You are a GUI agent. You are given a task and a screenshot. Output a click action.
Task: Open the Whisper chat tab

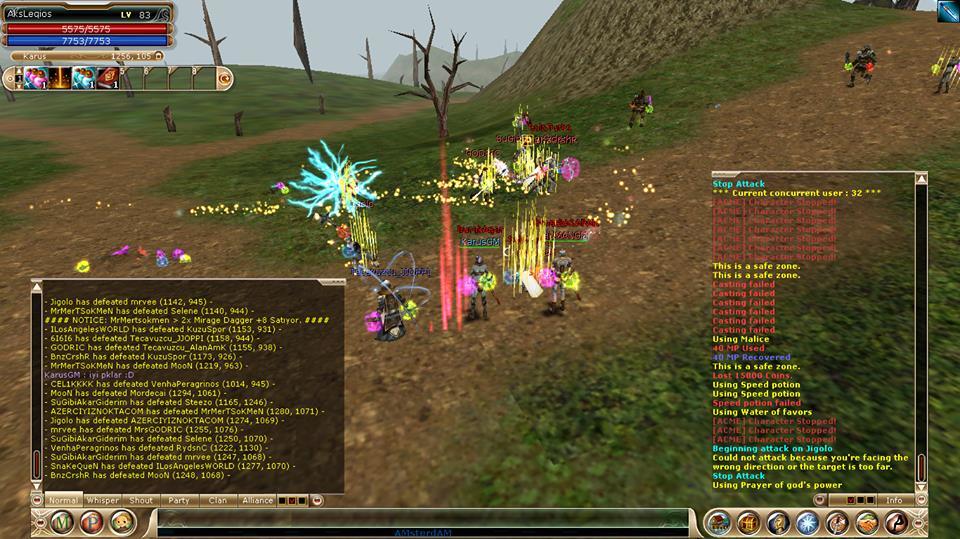[102, 500]
